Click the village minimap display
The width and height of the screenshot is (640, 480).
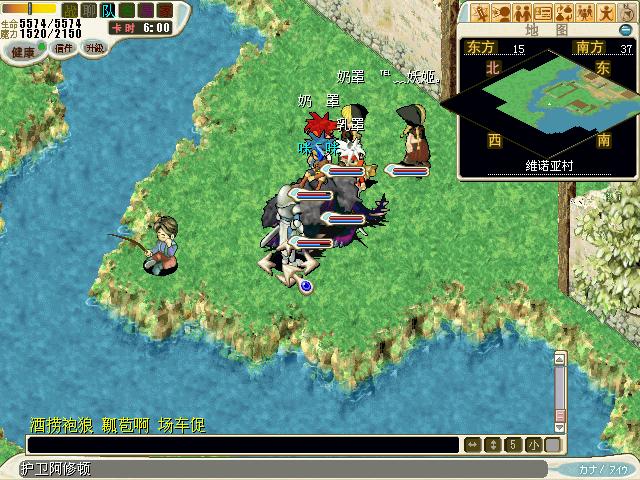click(x=547, y=104)
